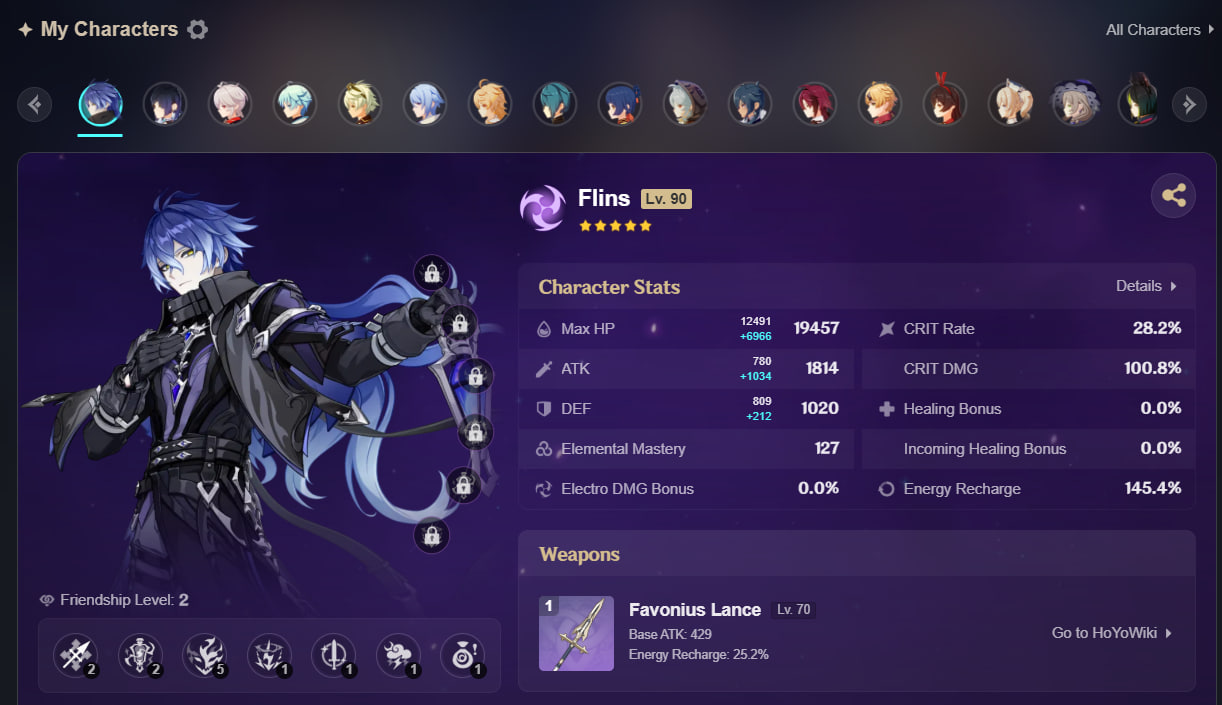The width and height of the screenshot is (1222, 705).
Task: Open the Favonius Lance weapon thumbnail
Action: pyautogui.click(x=576, y=633)
